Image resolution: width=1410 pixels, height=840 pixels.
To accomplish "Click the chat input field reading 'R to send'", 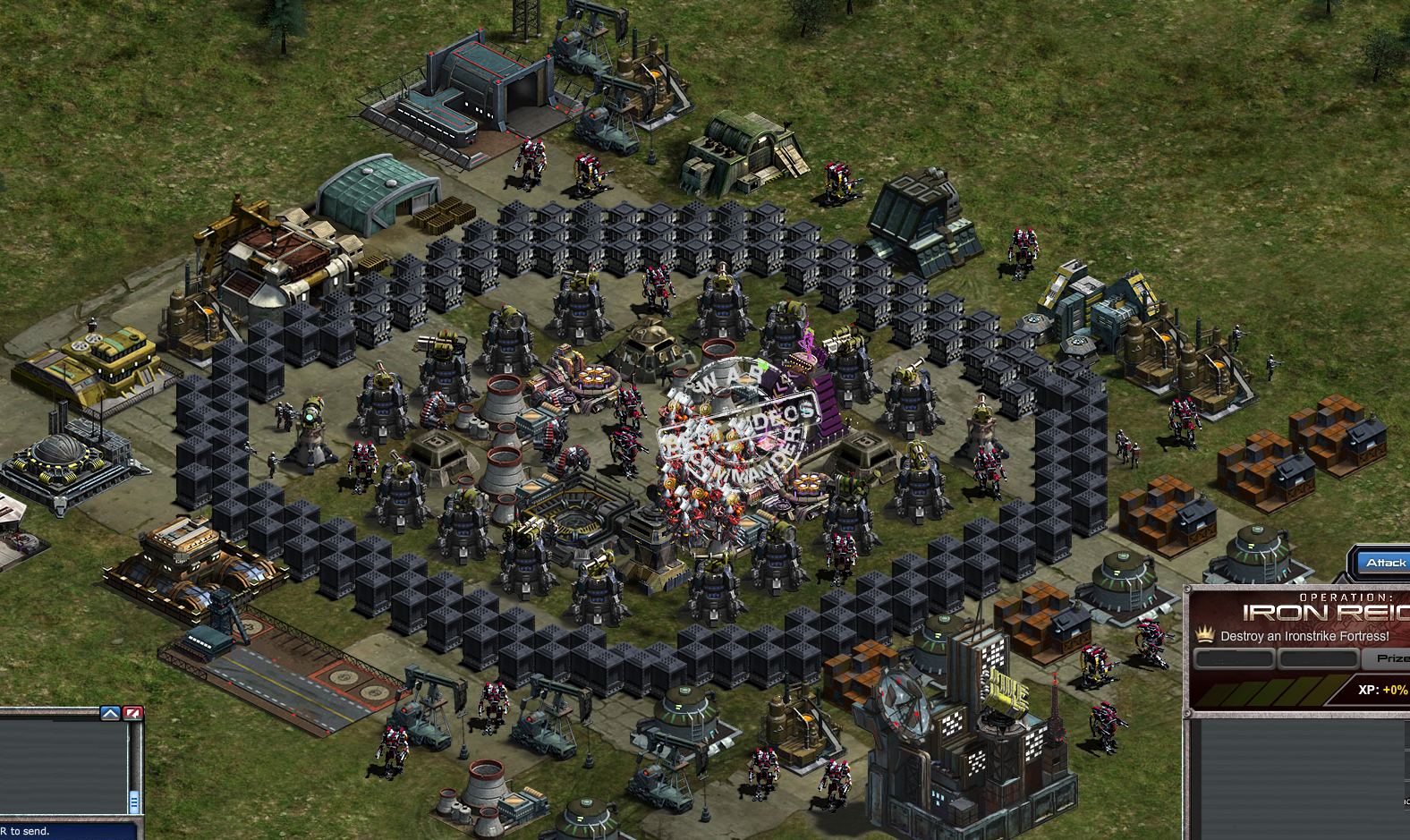I will 54,833.
